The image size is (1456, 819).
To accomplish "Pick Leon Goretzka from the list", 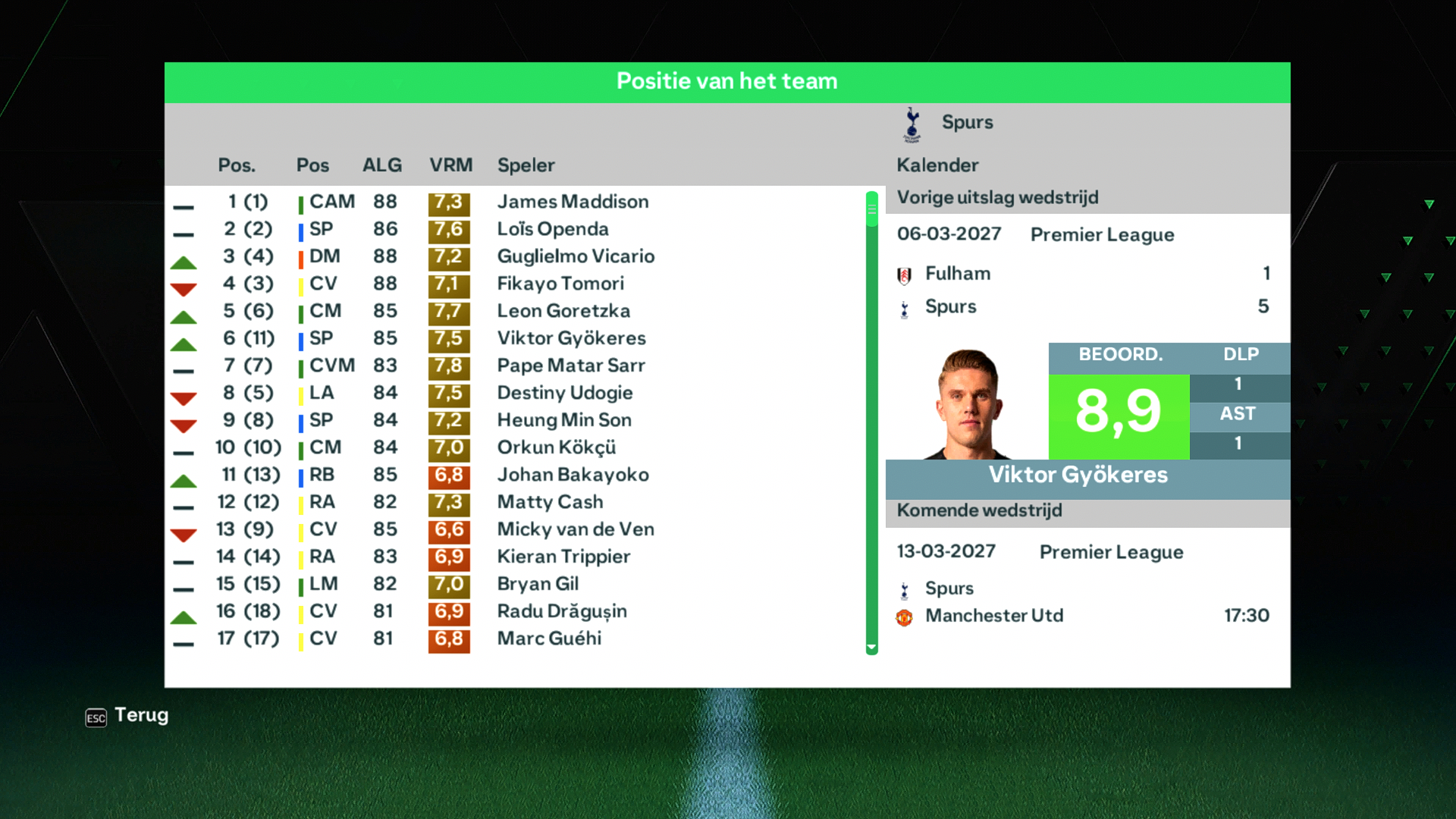I will (x=563, y=311).
